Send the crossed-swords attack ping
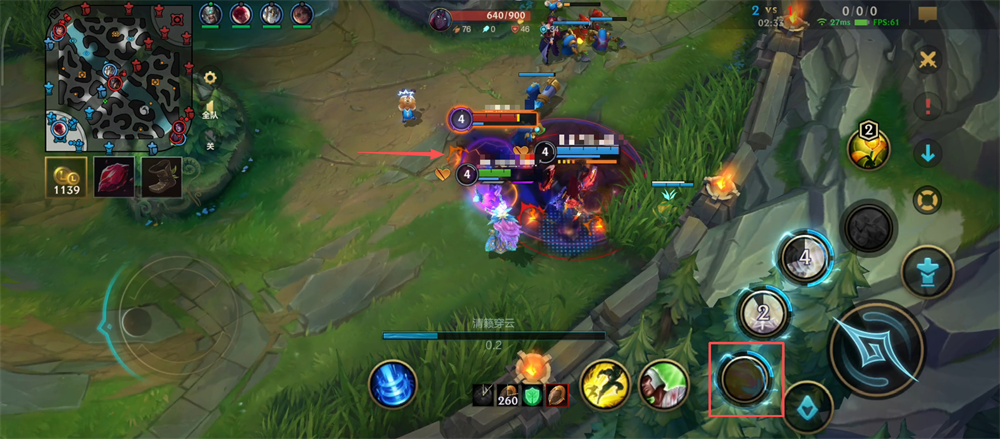The height and width of the screenshot is (439, 1000). coord(928,59)
